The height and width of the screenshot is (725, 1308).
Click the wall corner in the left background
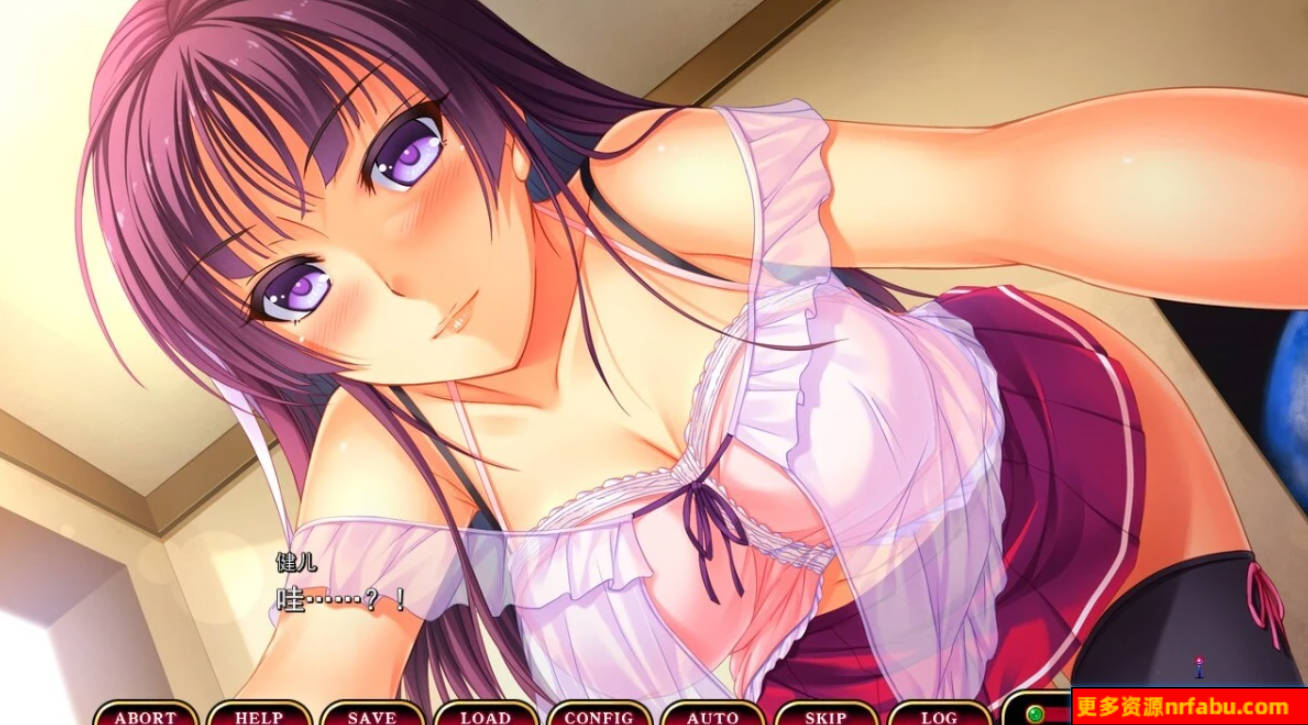click(150, 500)
